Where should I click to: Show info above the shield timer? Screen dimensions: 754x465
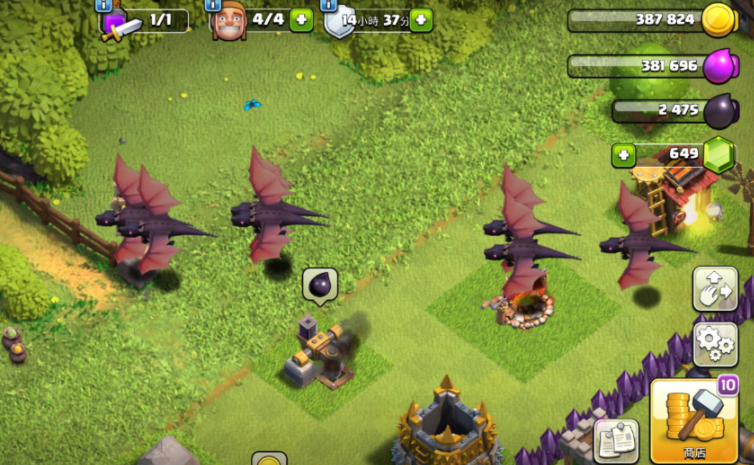click(x=329, y=4)
